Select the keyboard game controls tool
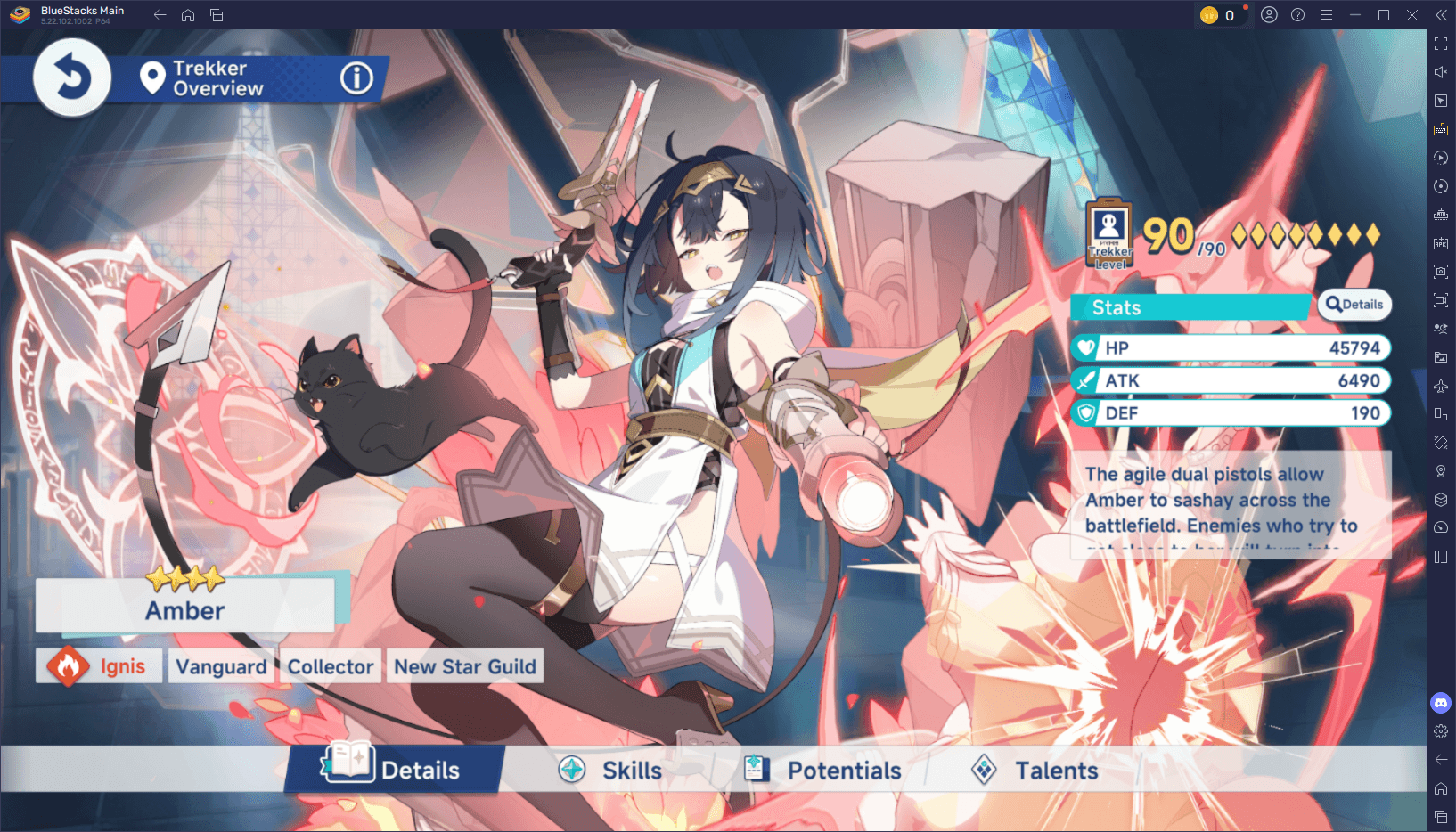 click(1441, 129)
